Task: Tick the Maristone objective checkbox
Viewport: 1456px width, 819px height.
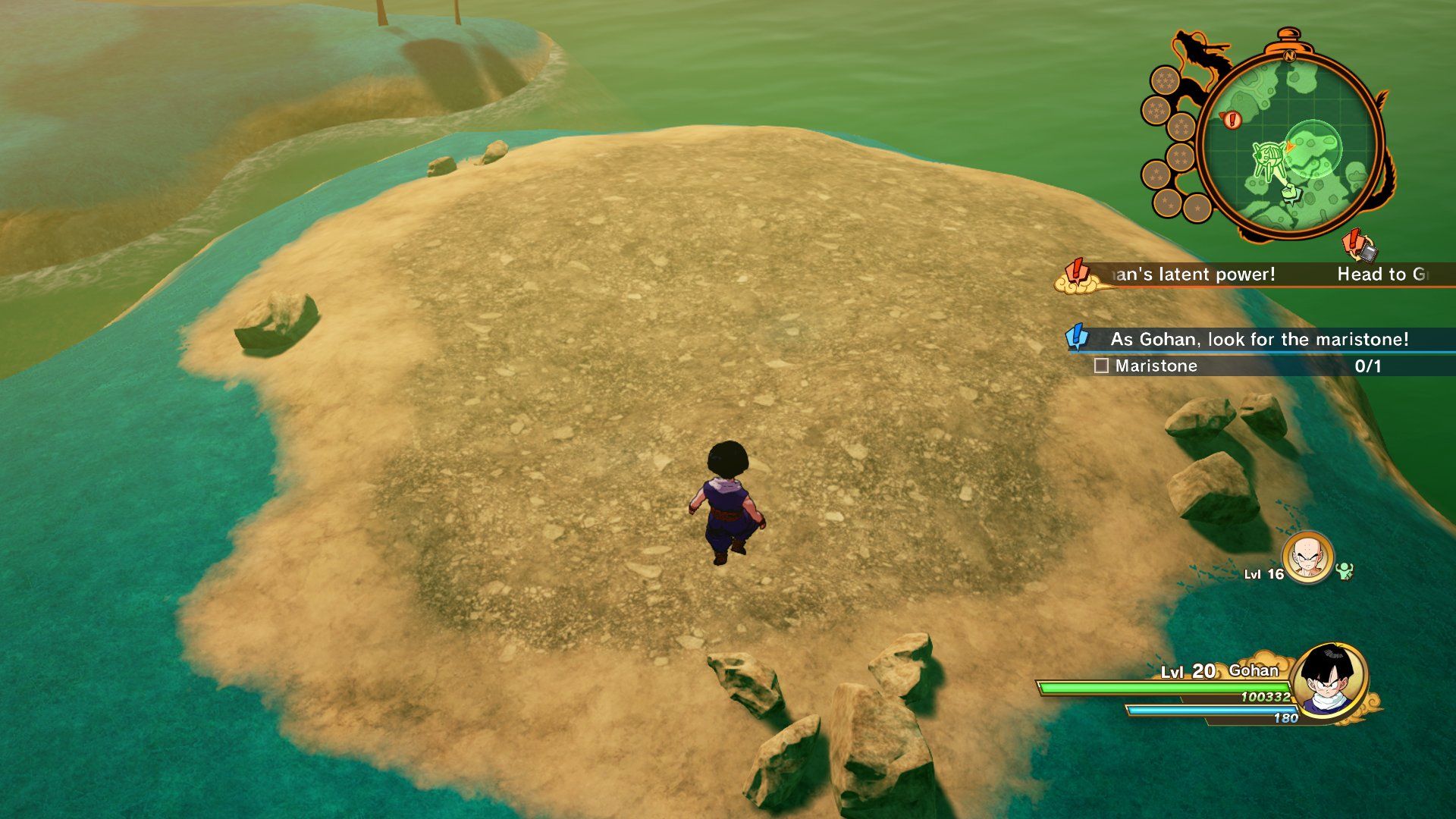Action: click(x=1101, y=366)
